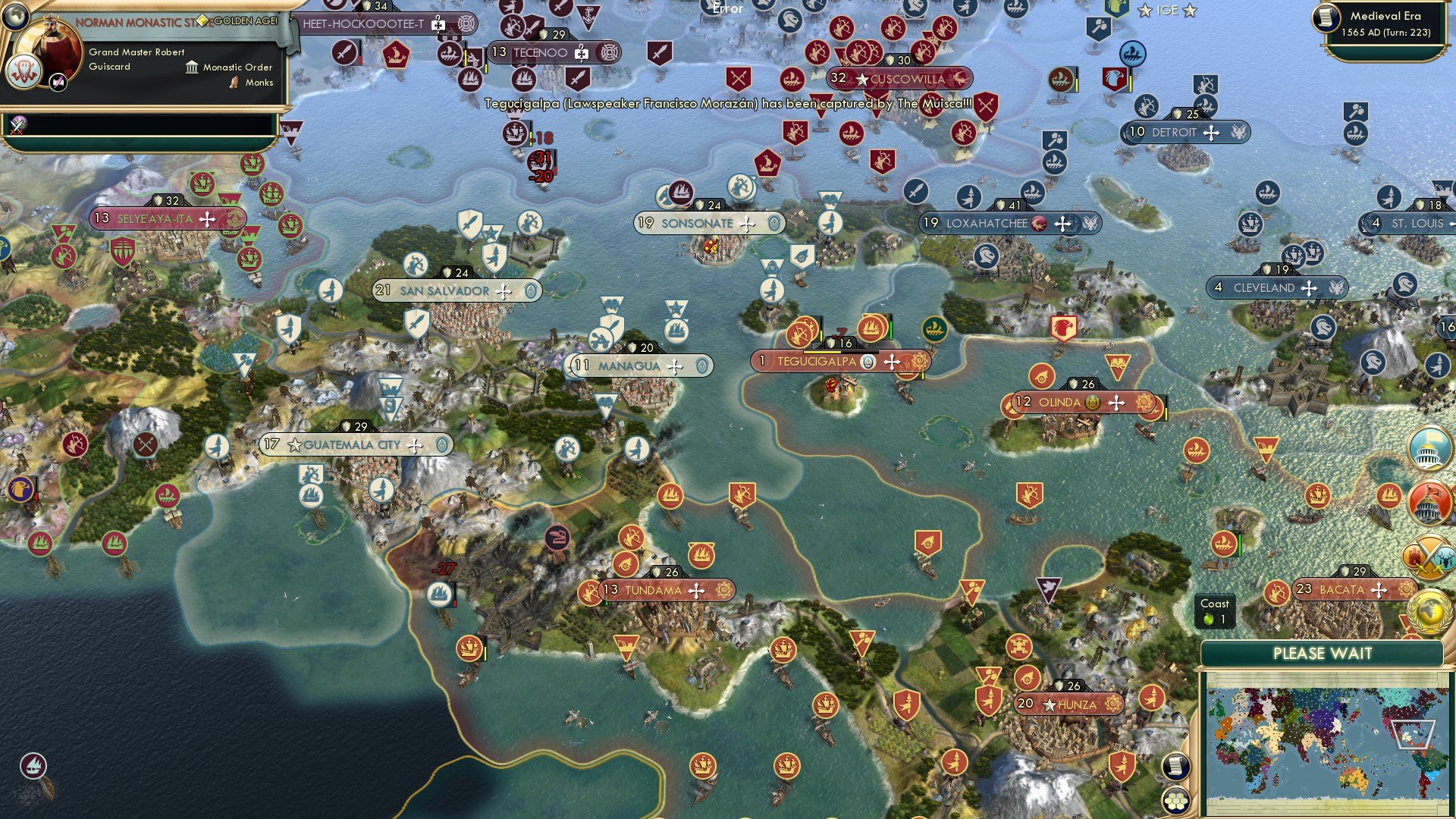Select the purple eagle unit flag on the left coast
The width and height of the screenshot is (1456, 819).
point(20,488)
